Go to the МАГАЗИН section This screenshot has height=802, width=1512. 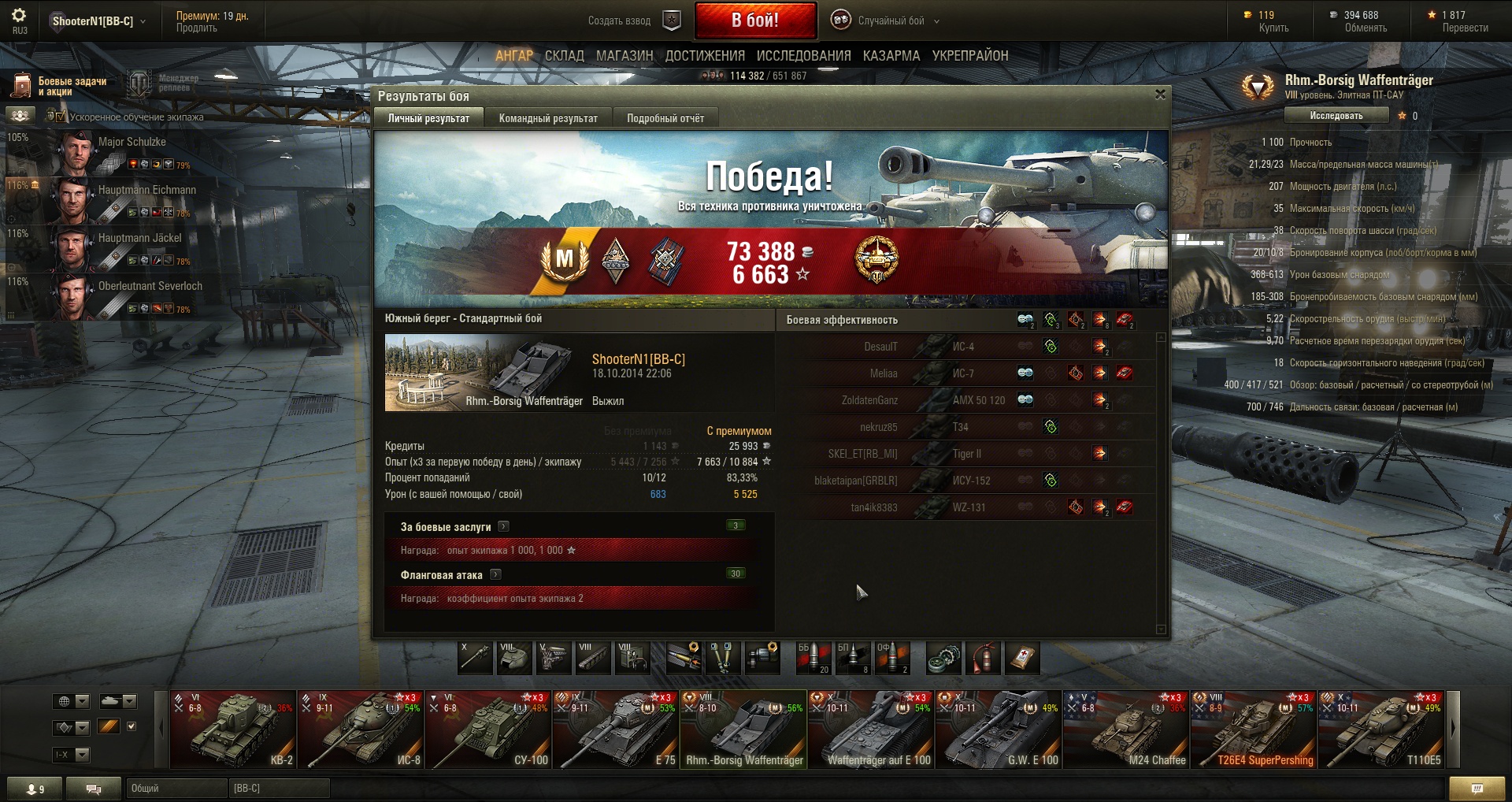(624, 56)
